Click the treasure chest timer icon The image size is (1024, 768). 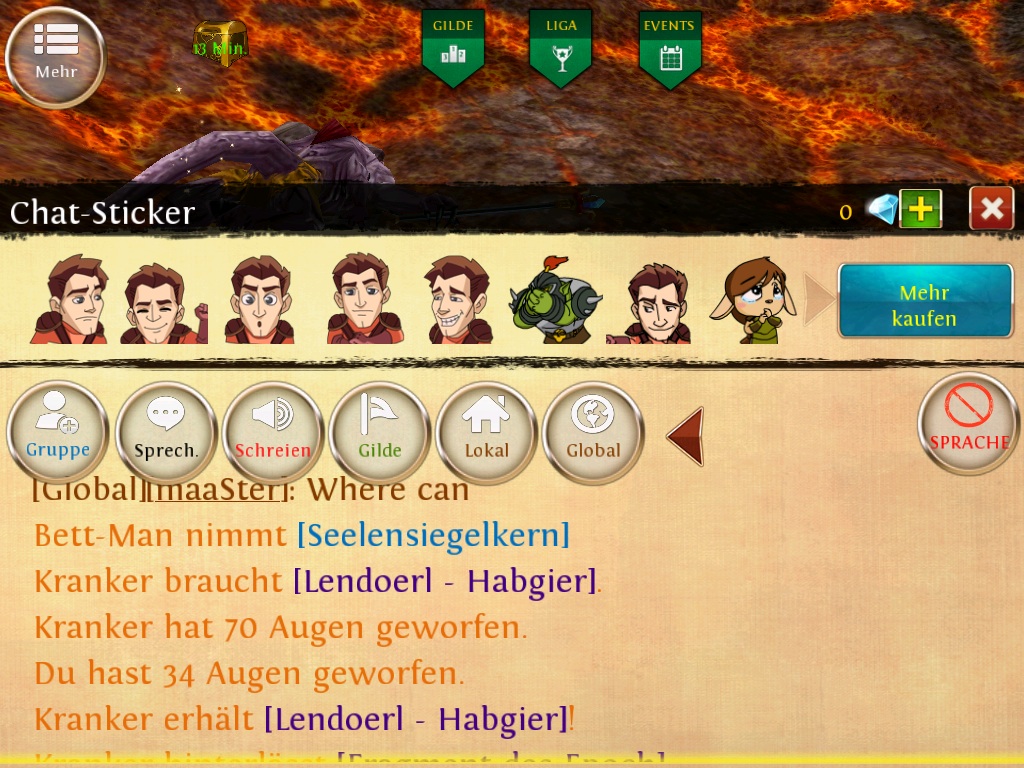tap(219, 41)
